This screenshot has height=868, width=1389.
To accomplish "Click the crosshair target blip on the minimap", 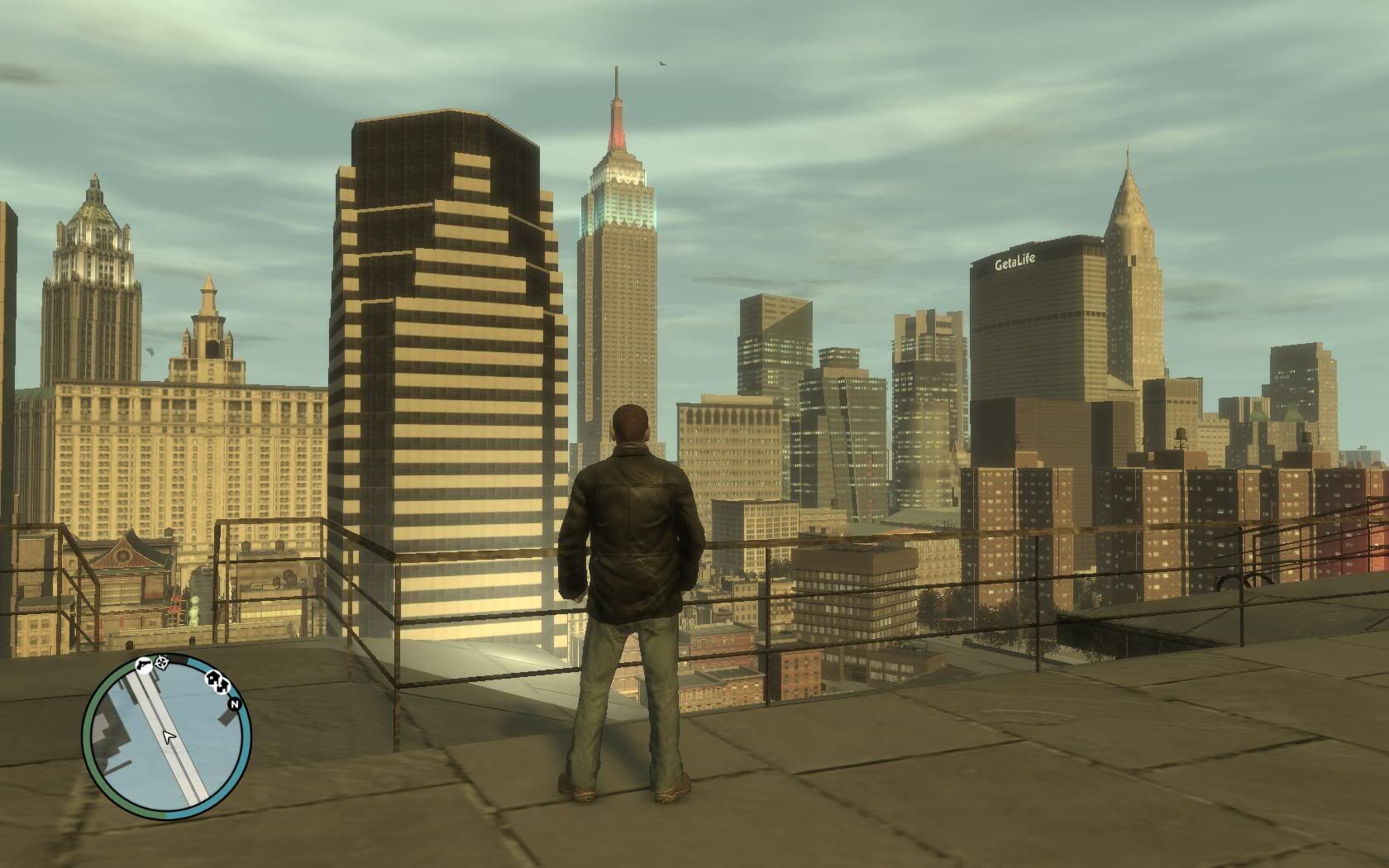I will 161,662.
